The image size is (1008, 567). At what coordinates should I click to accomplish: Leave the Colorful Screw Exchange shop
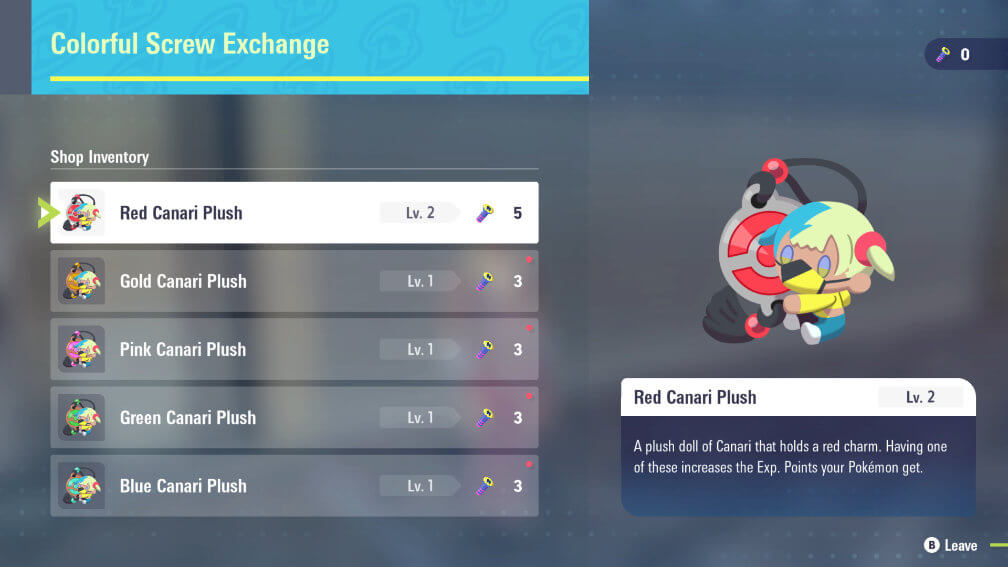(950, 545)
